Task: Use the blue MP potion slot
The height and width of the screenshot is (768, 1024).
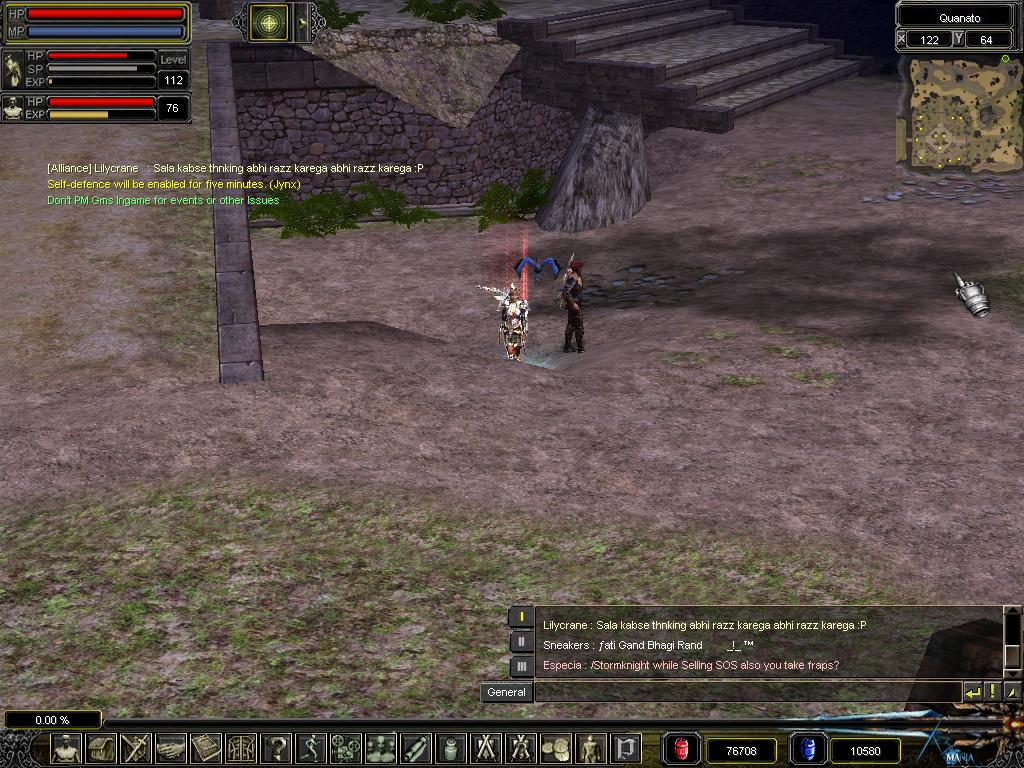Action: click(806, 749)
